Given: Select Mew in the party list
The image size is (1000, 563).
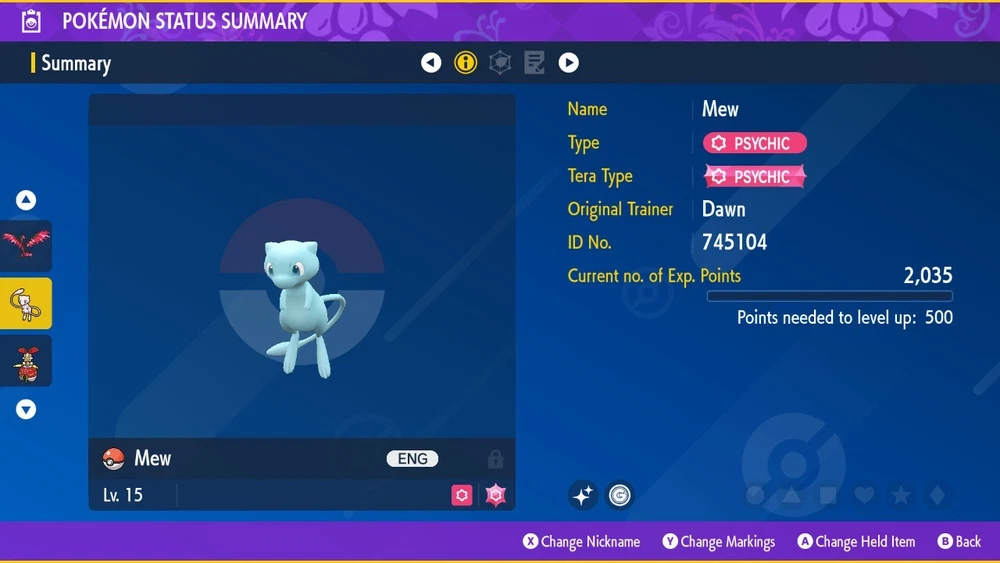Looking at the screenshot, I should [26, 303].
